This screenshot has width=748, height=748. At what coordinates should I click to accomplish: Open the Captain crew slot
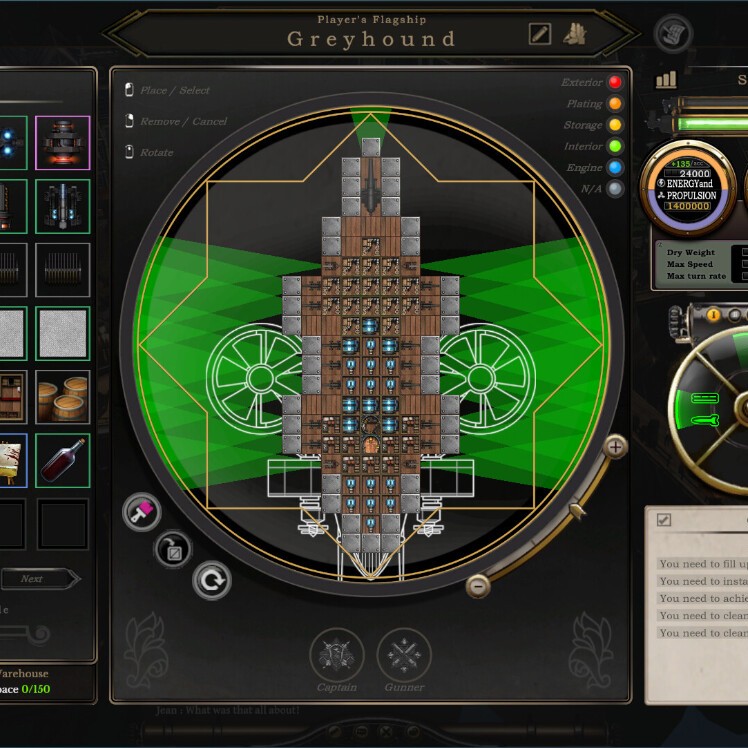pos(337,656)
